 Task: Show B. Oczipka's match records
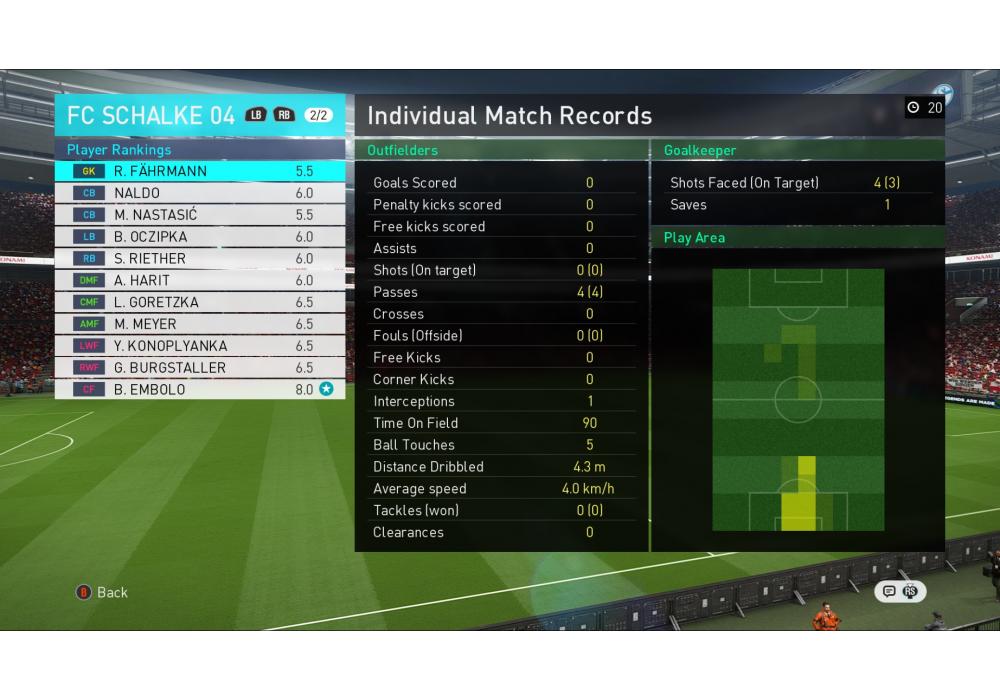coord(200,237)
